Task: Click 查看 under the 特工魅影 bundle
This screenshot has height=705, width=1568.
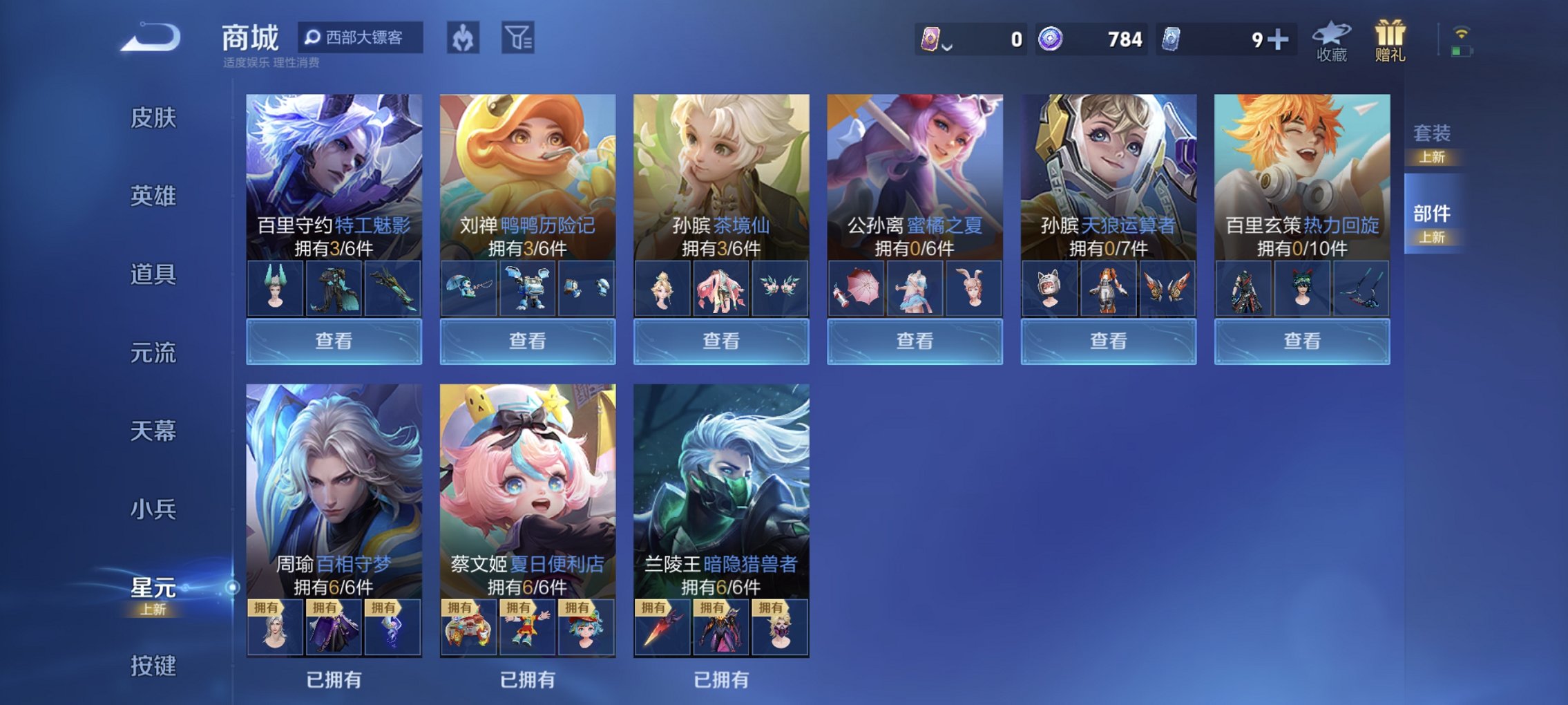Action: (332, 340)
